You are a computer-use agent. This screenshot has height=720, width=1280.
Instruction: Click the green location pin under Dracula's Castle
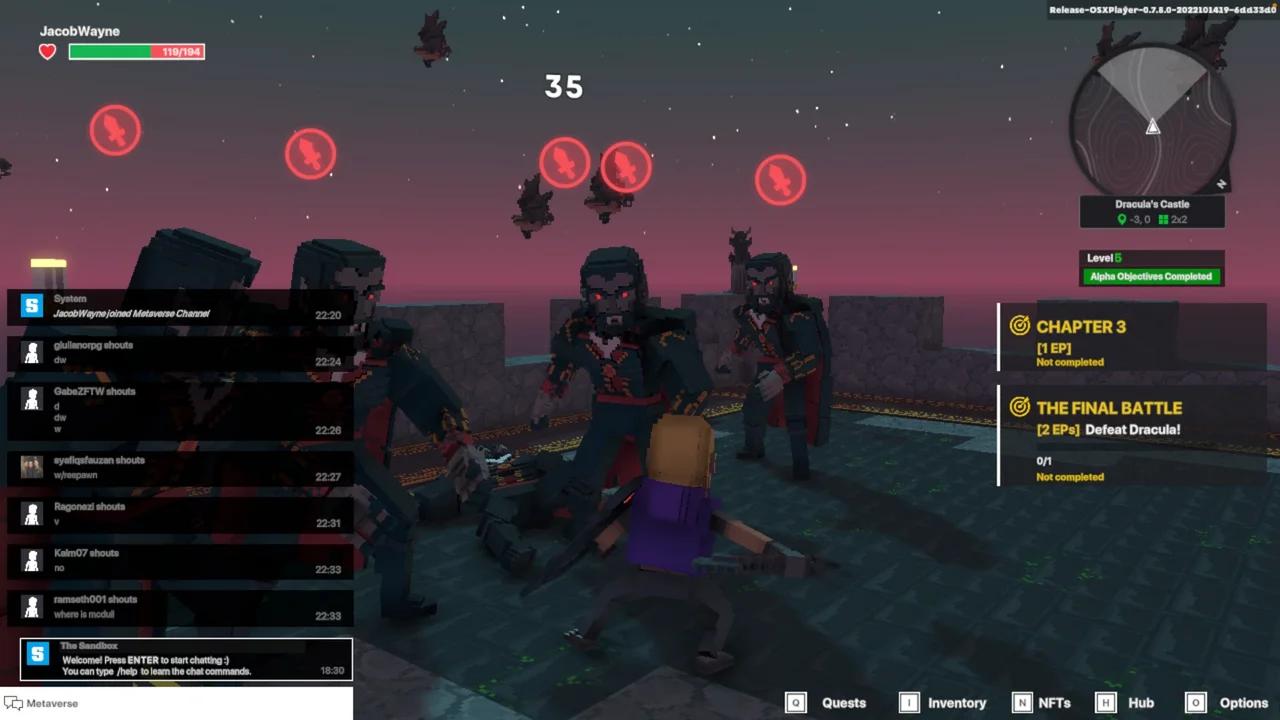pos(1122,219)
